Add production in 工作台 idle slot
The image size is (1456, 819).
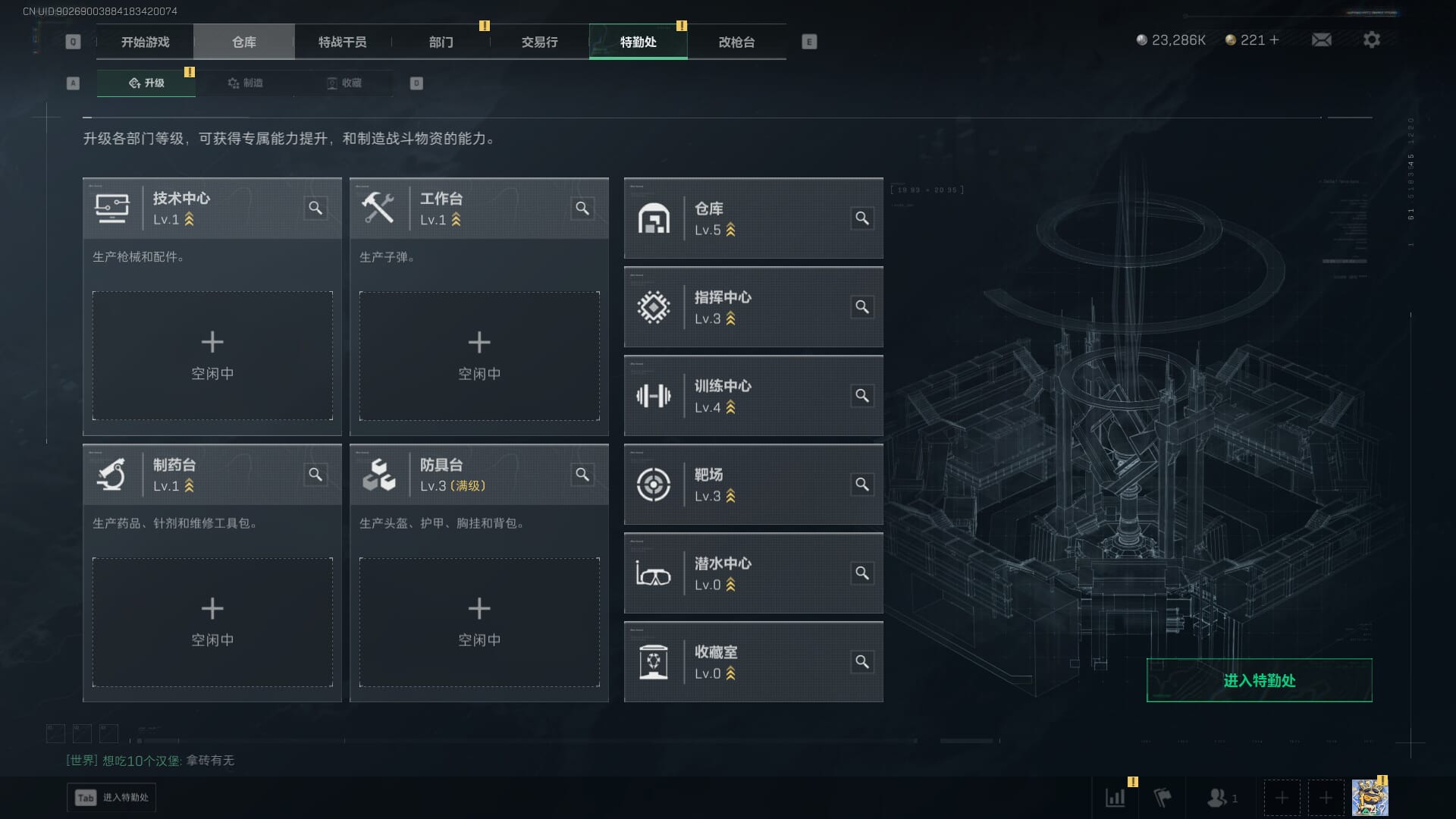point(479,356)
